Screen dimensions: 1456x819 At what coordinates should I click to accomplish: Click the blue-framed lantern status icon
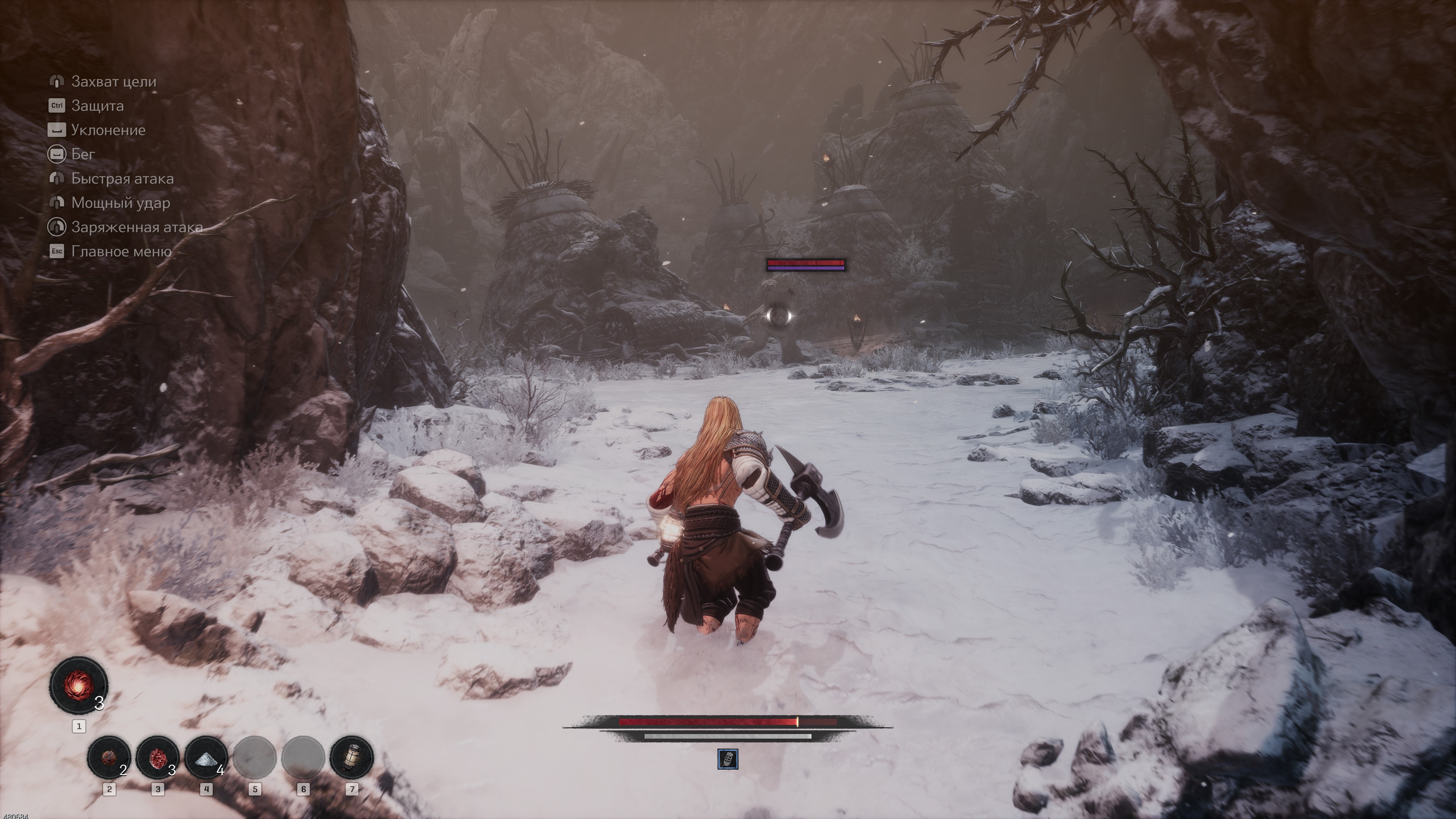point(728,759)
